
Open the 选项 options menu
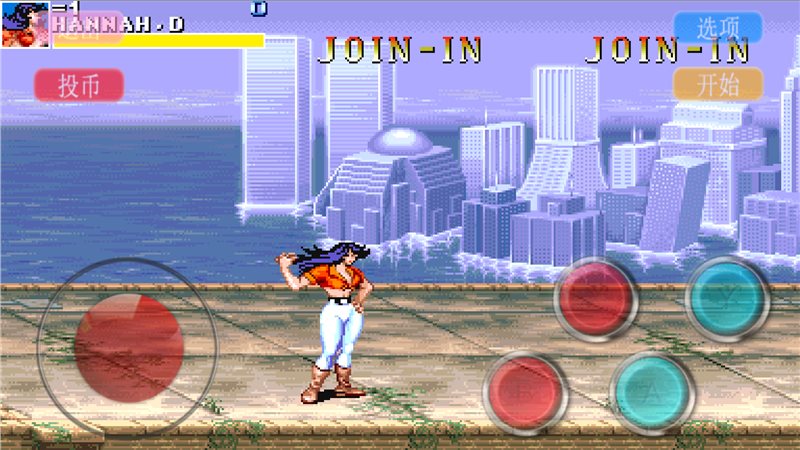point(718,27)
